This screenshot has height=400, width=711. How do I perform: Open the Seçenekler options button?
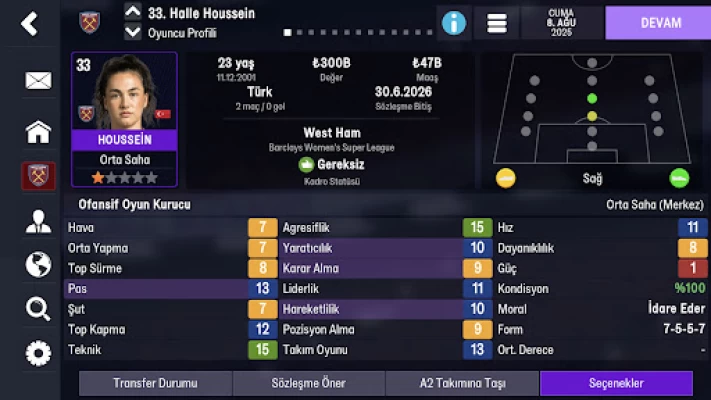tap(615, 383)
